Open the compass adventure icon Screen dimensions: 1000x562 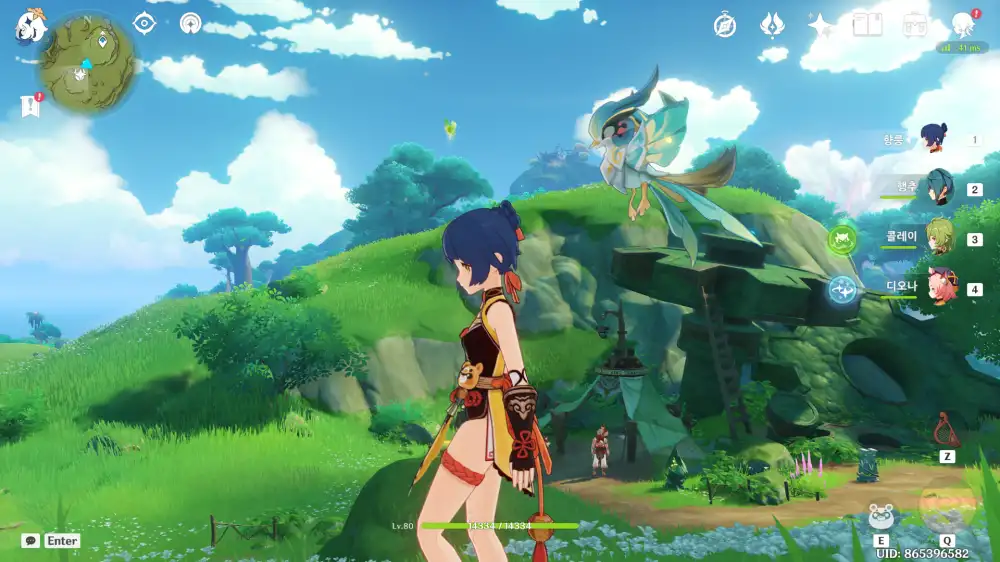click(725, 26)
